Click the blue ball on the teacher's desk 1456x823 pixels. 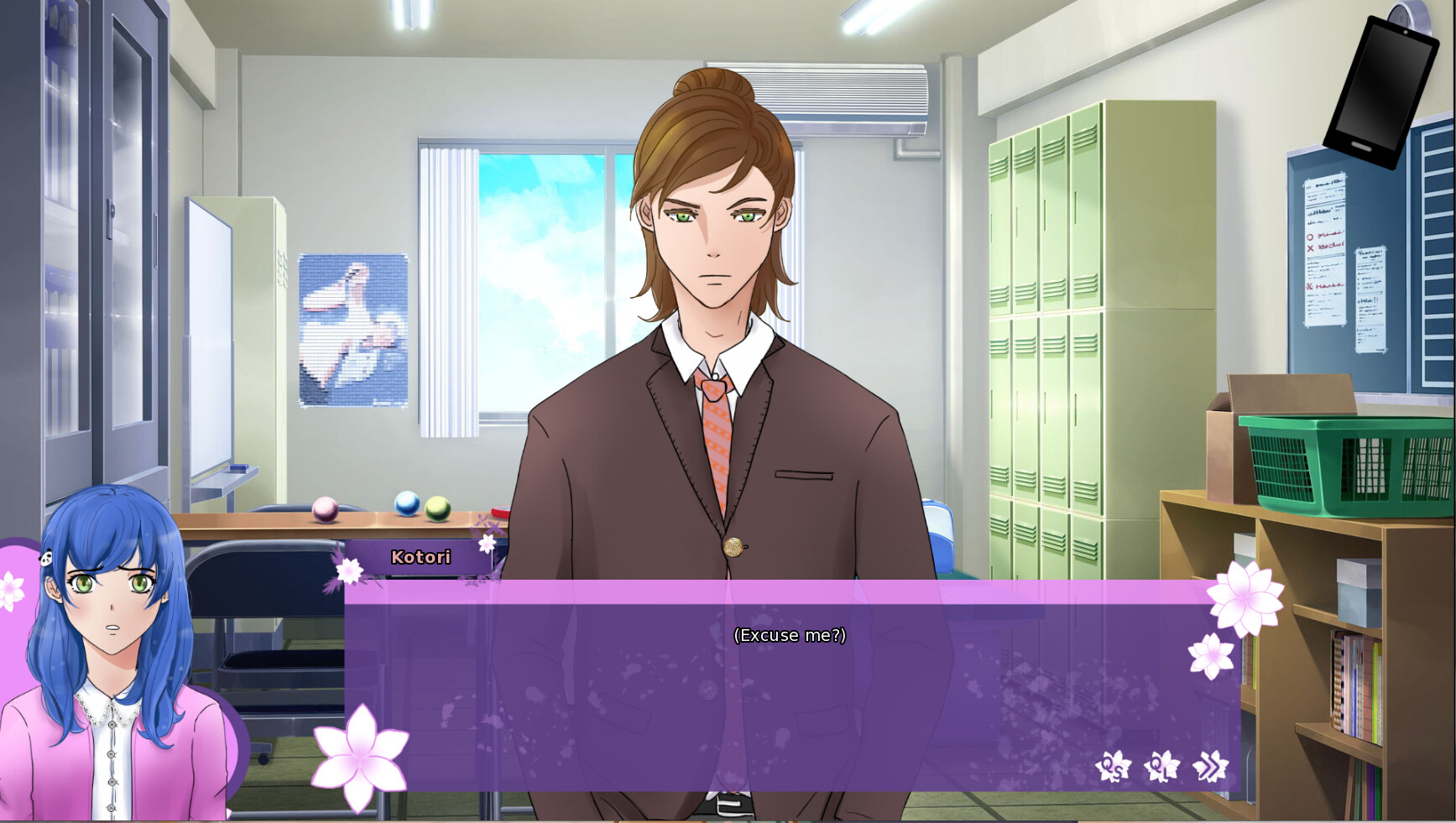tap(406, 504)
